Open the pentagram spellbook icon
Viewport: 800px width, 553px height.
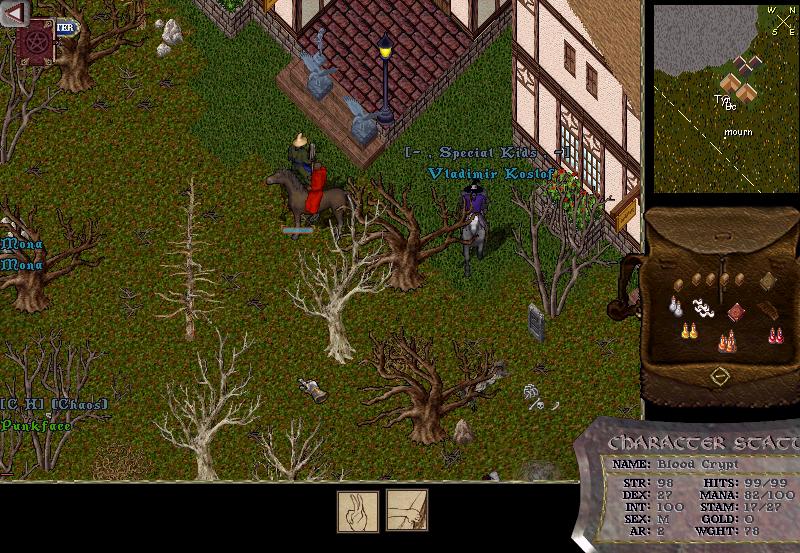click(x=37, y=45)
